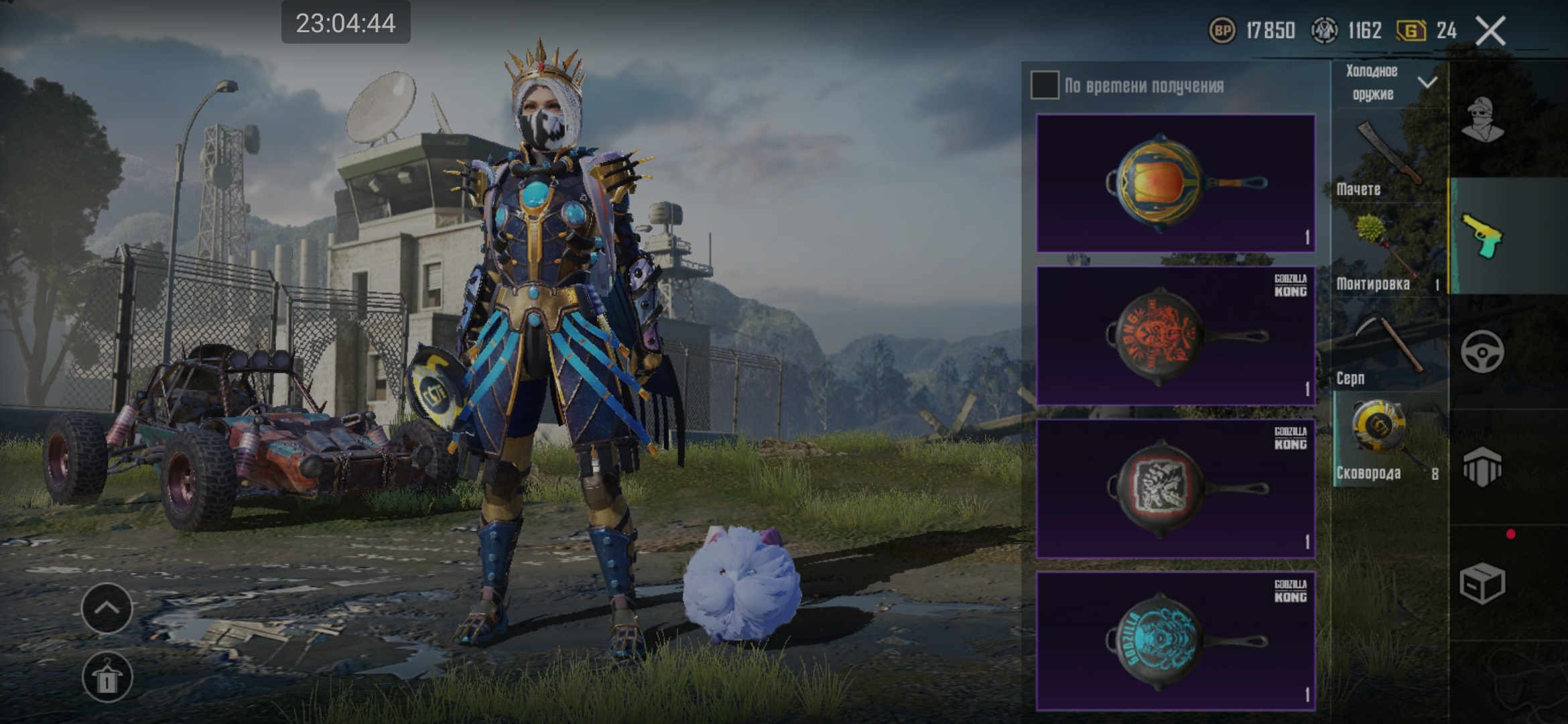
Task: Open the character outfit category
Action: pos(1482,119)
